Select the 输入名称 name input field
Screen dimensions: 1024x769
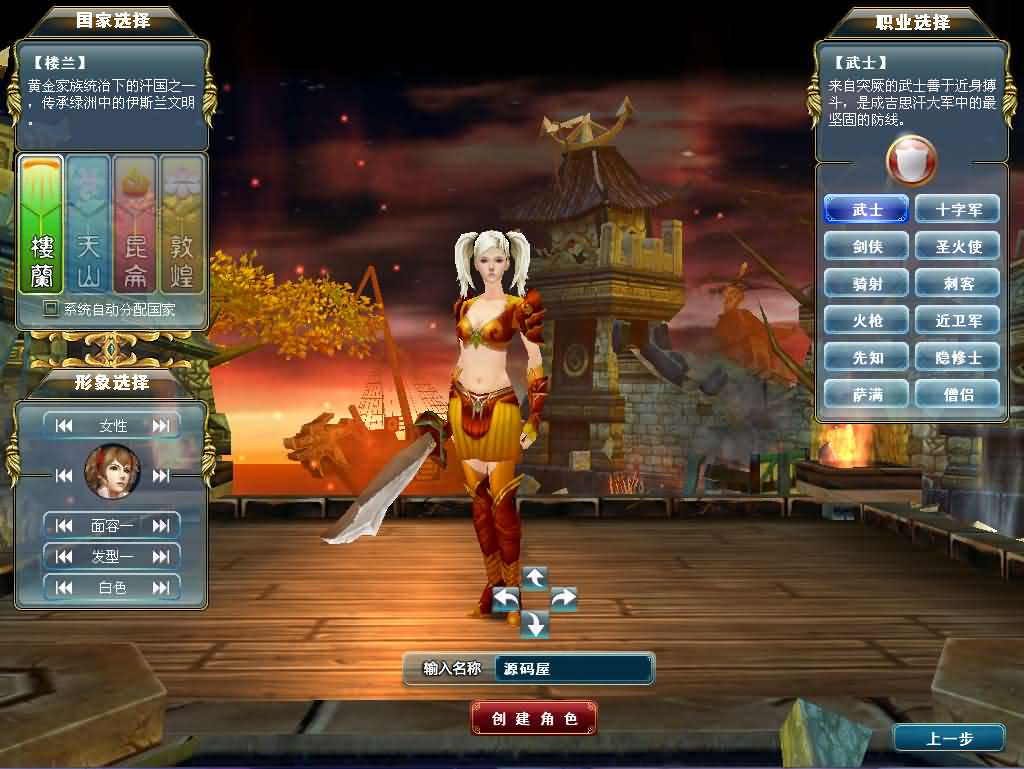[573, 669]
